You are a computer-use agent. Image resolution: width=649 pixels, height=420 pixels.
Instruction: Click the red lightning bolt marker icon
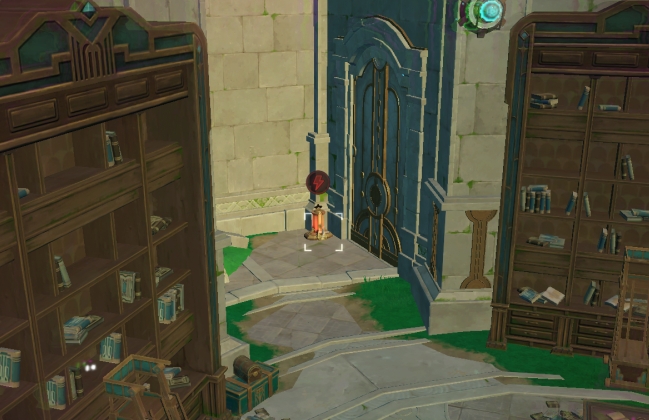(317, 183)
